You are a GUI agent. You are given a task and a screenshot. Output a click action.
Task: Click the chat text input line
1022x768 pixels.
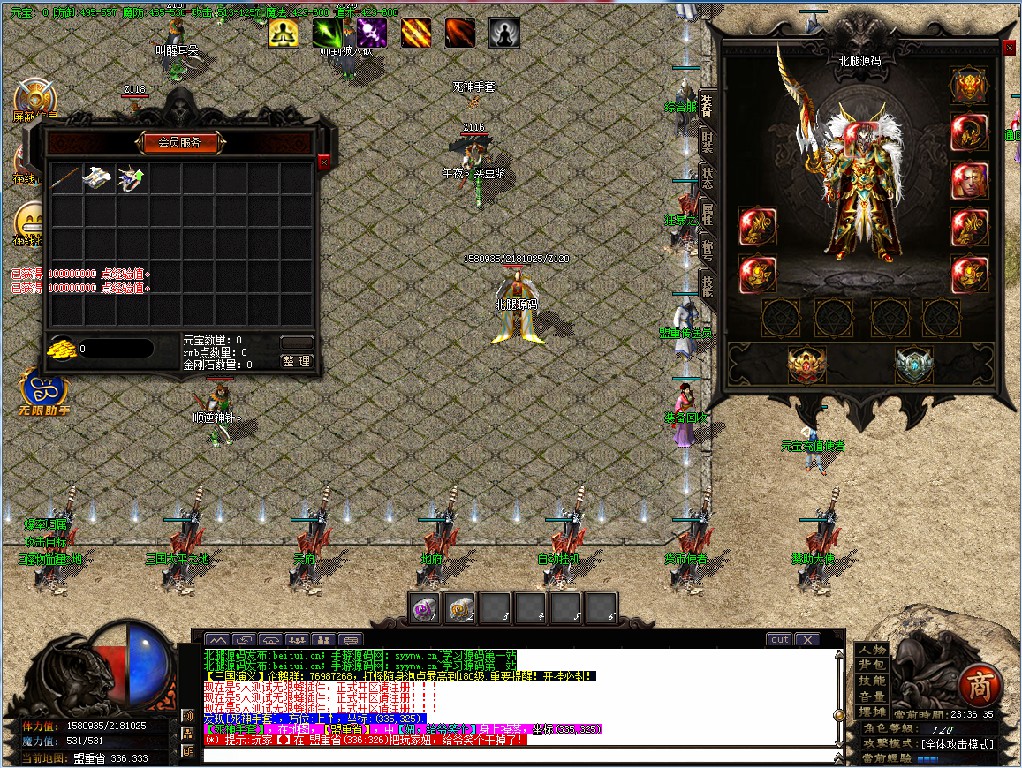[520, 754]
